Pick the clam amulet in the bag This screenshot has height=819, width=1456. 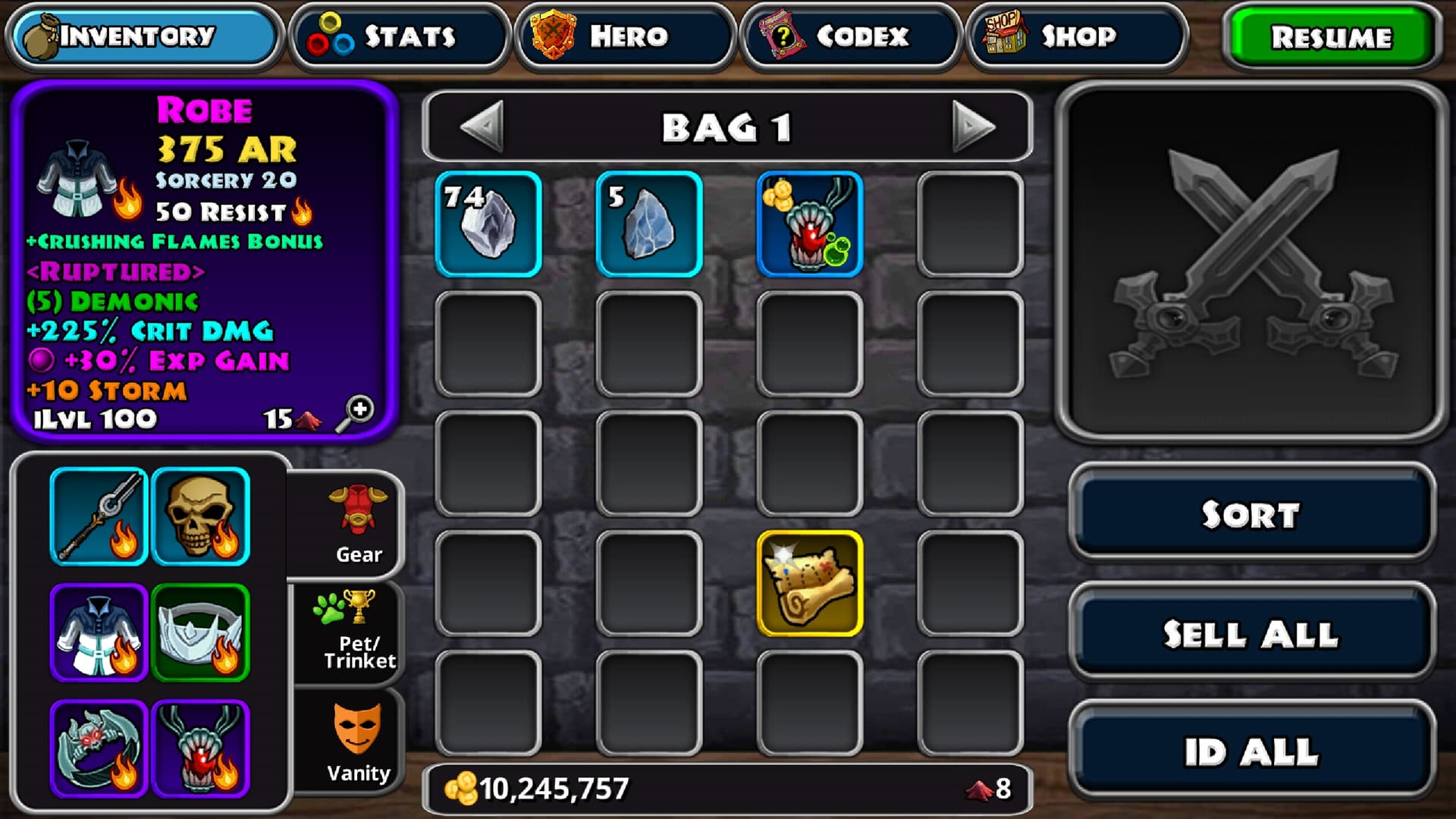click(x=810, y=224)
